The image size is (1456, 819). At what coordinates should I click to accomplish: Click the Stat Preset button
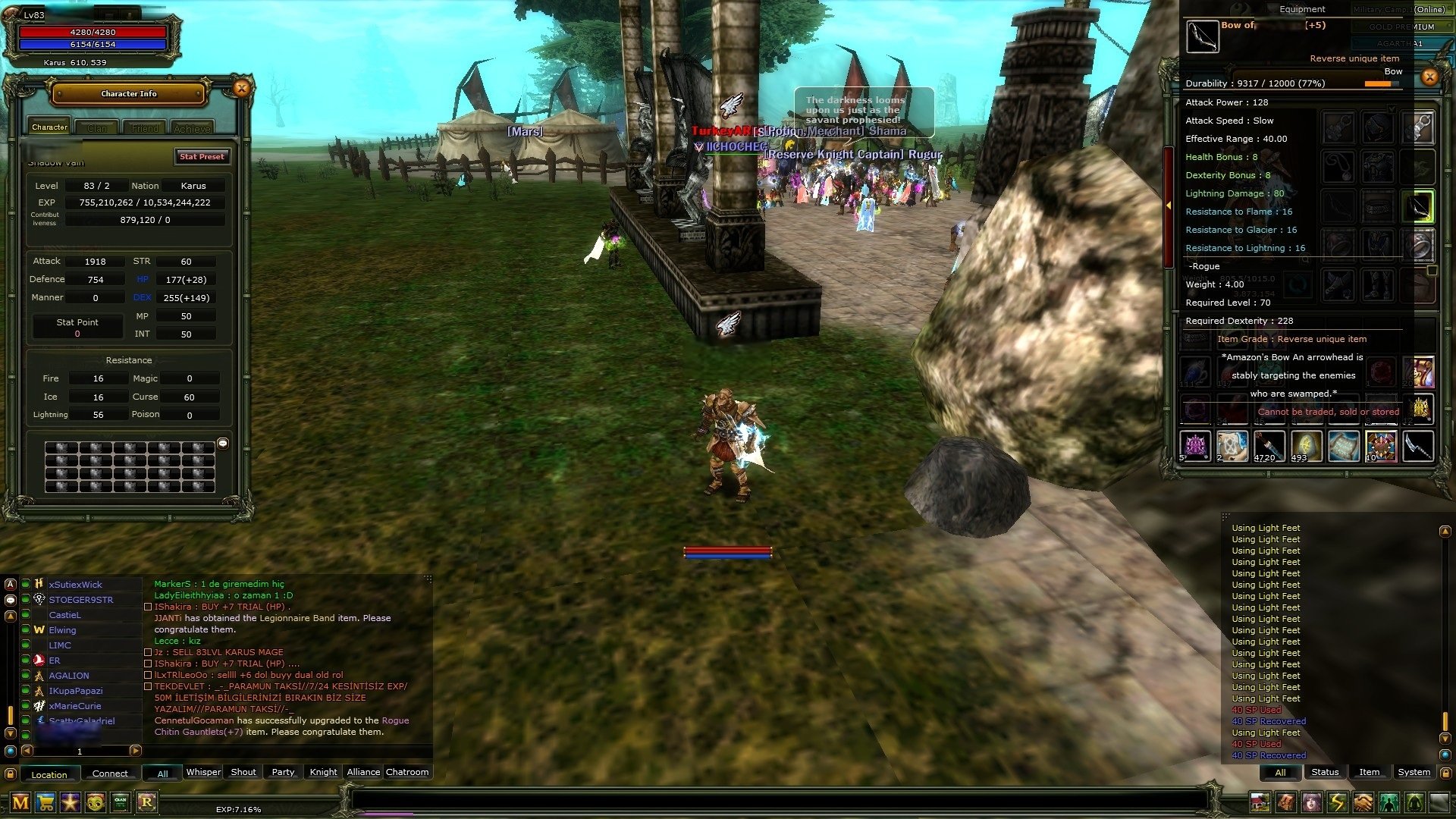point(202,157)
